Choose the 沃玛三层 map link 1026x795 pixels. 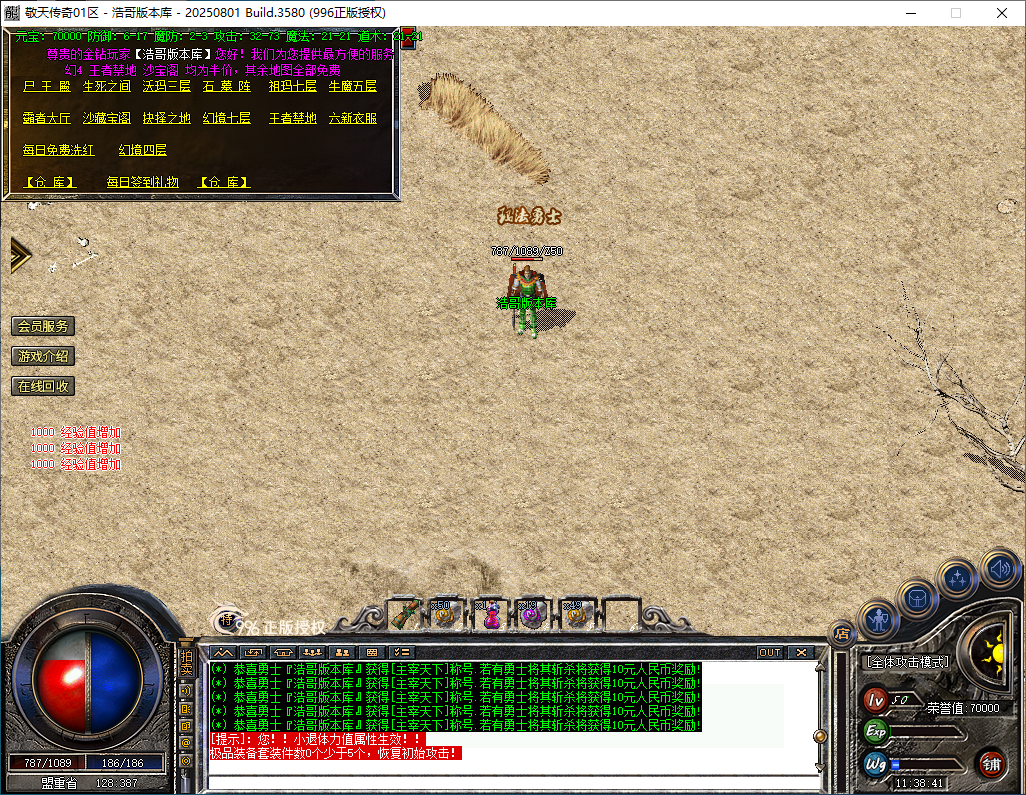(x=166, y=87)
